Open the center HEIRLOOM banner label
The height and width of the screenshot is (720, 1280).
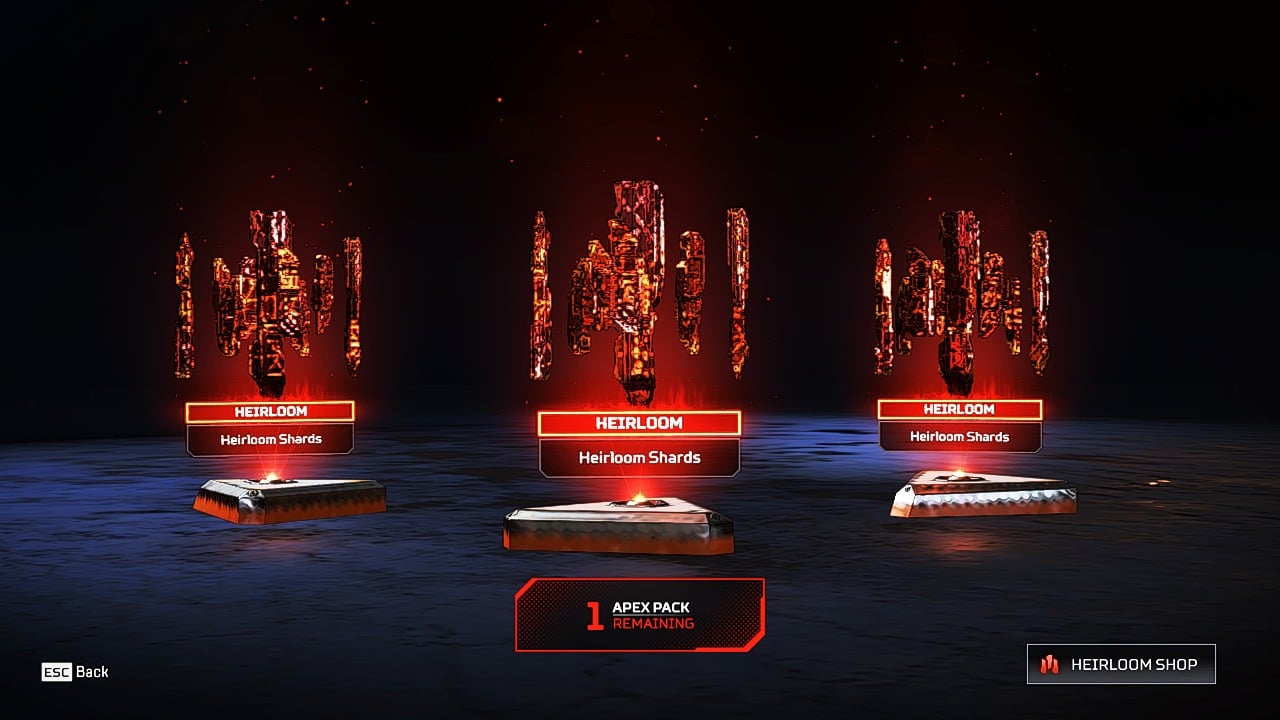pyautogui.click(x=640, y=424)
